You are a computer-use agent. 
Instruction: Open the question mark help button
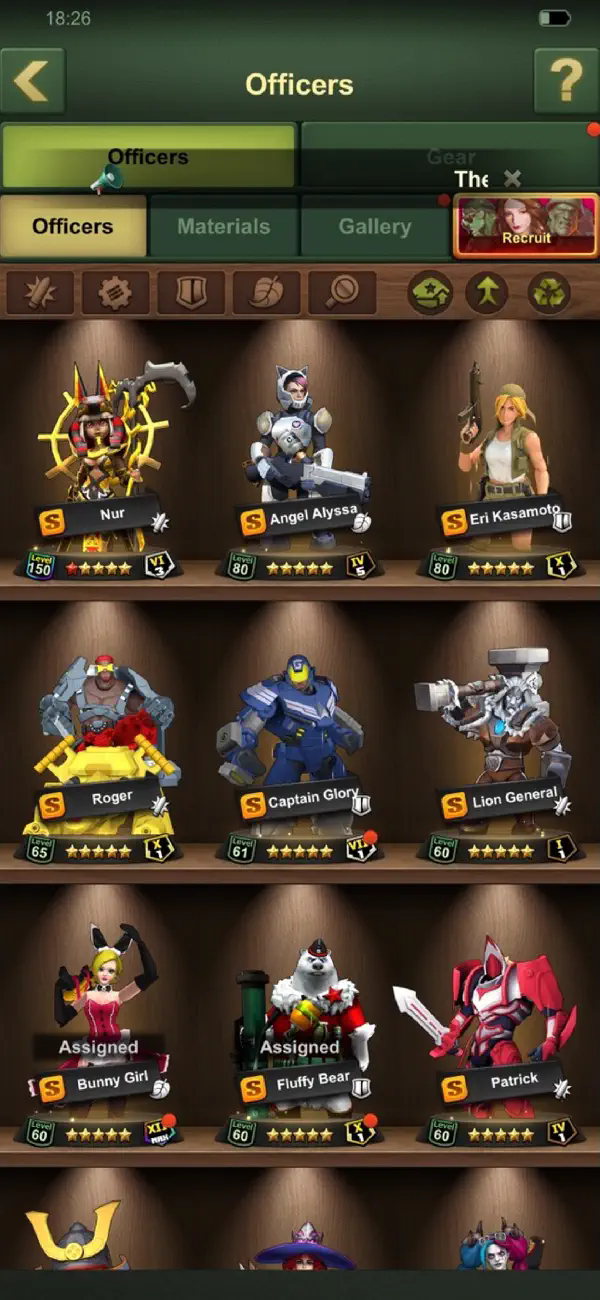coord(566,83)
